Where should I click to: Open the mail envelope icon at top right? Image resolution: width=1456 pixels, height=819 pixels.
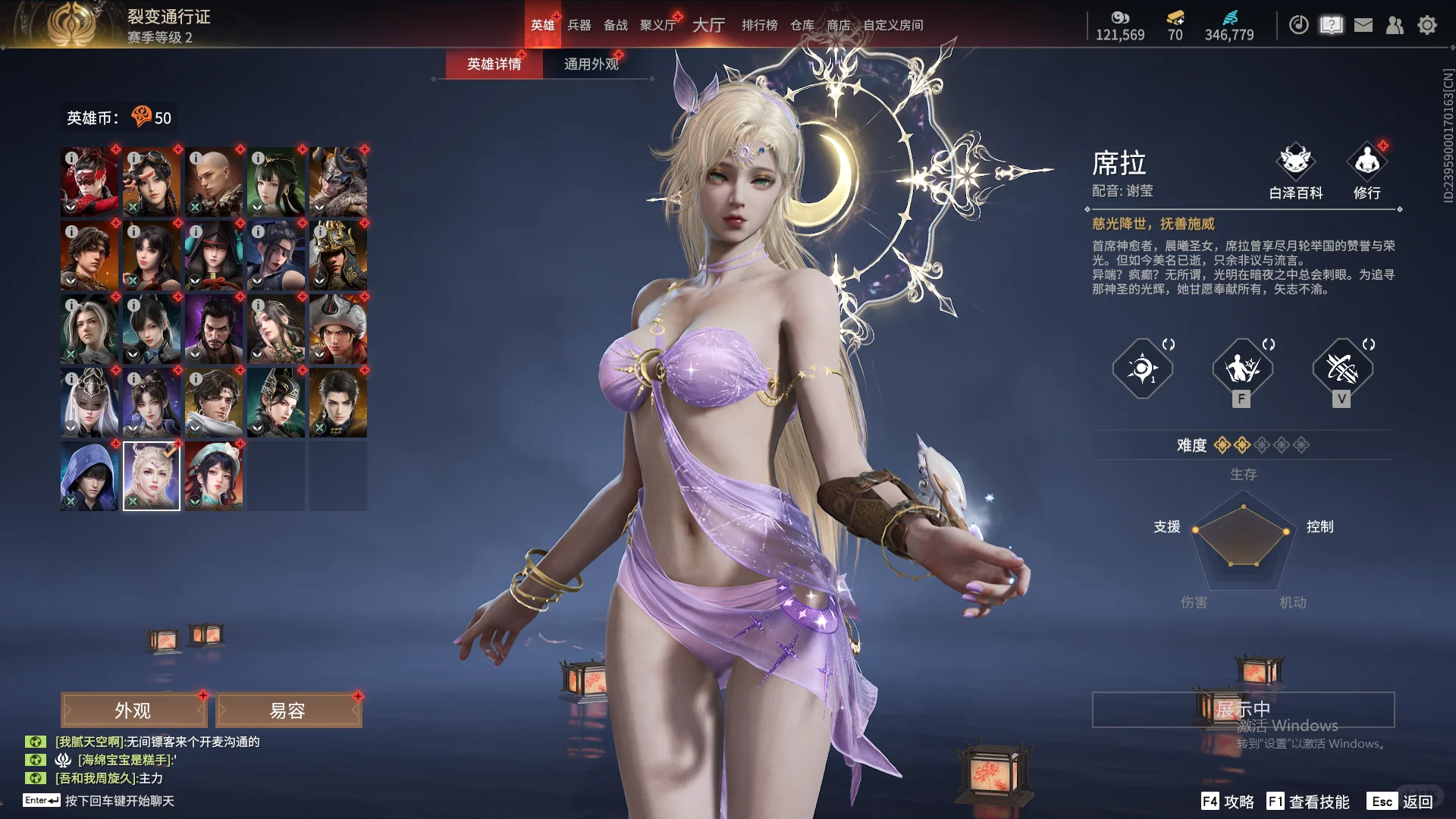pyautogui.click(x=1364, y=25)
